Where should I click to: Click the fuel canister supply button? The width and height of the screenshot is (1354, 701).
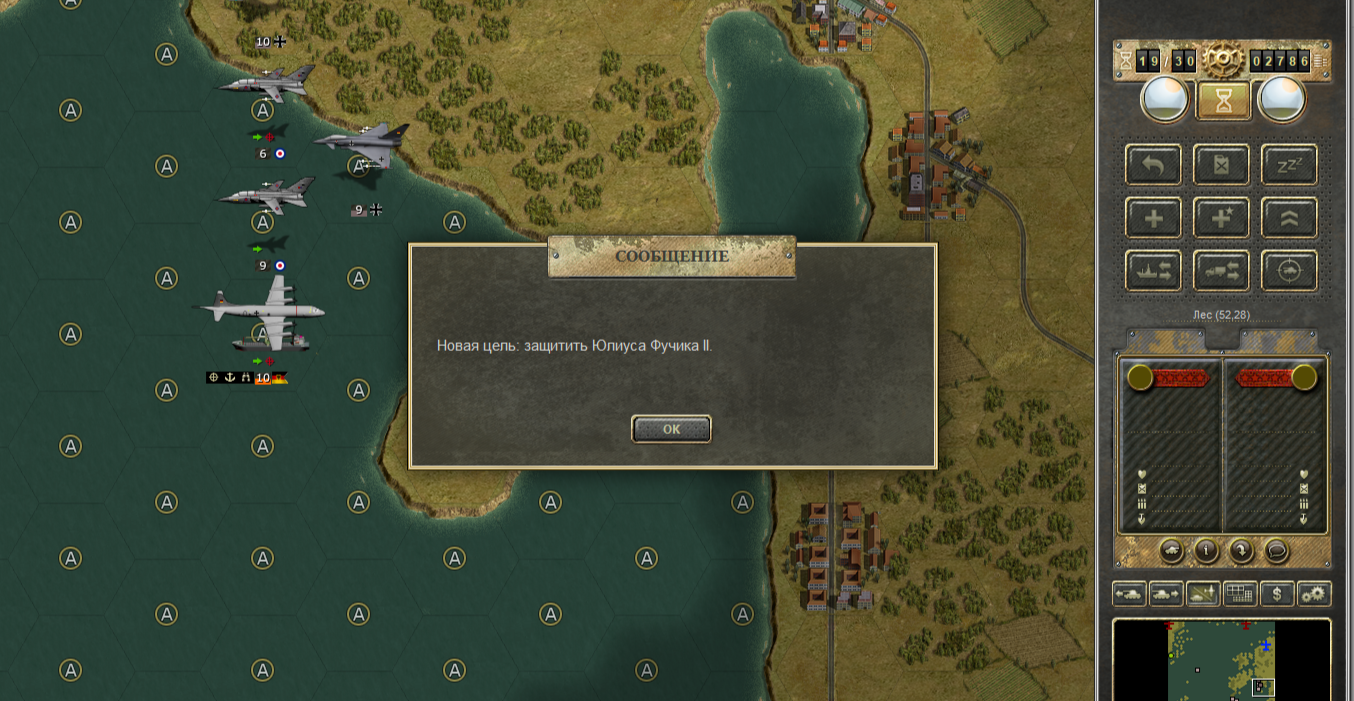click(x=1221, y=165)
